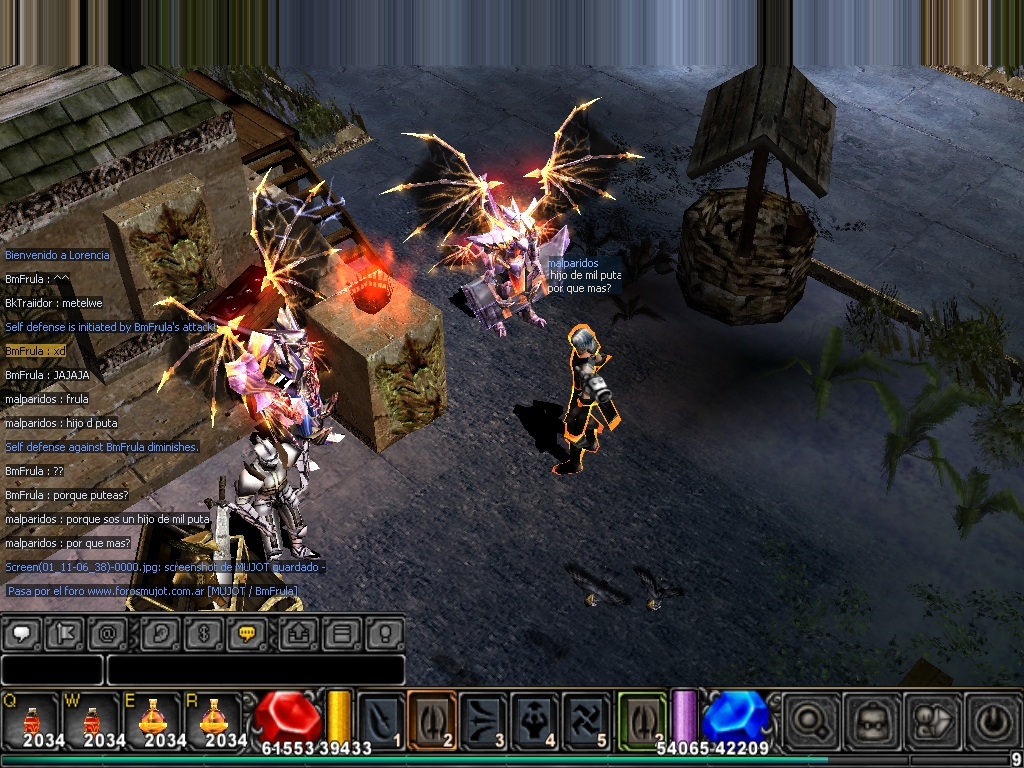The image size is (1024, 768).
Task: Focus the short whisper name input box
Action: pos(52,670)
